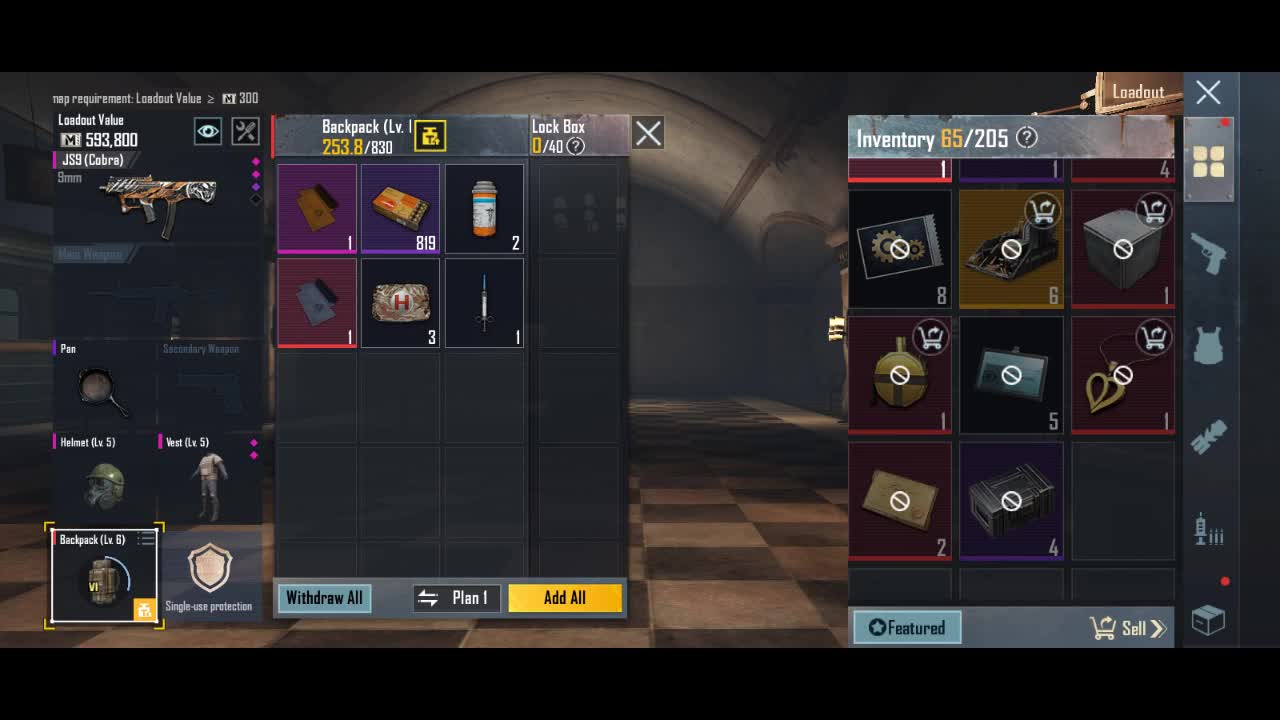Select the Pan melee slot

click(x=103, y=390)
